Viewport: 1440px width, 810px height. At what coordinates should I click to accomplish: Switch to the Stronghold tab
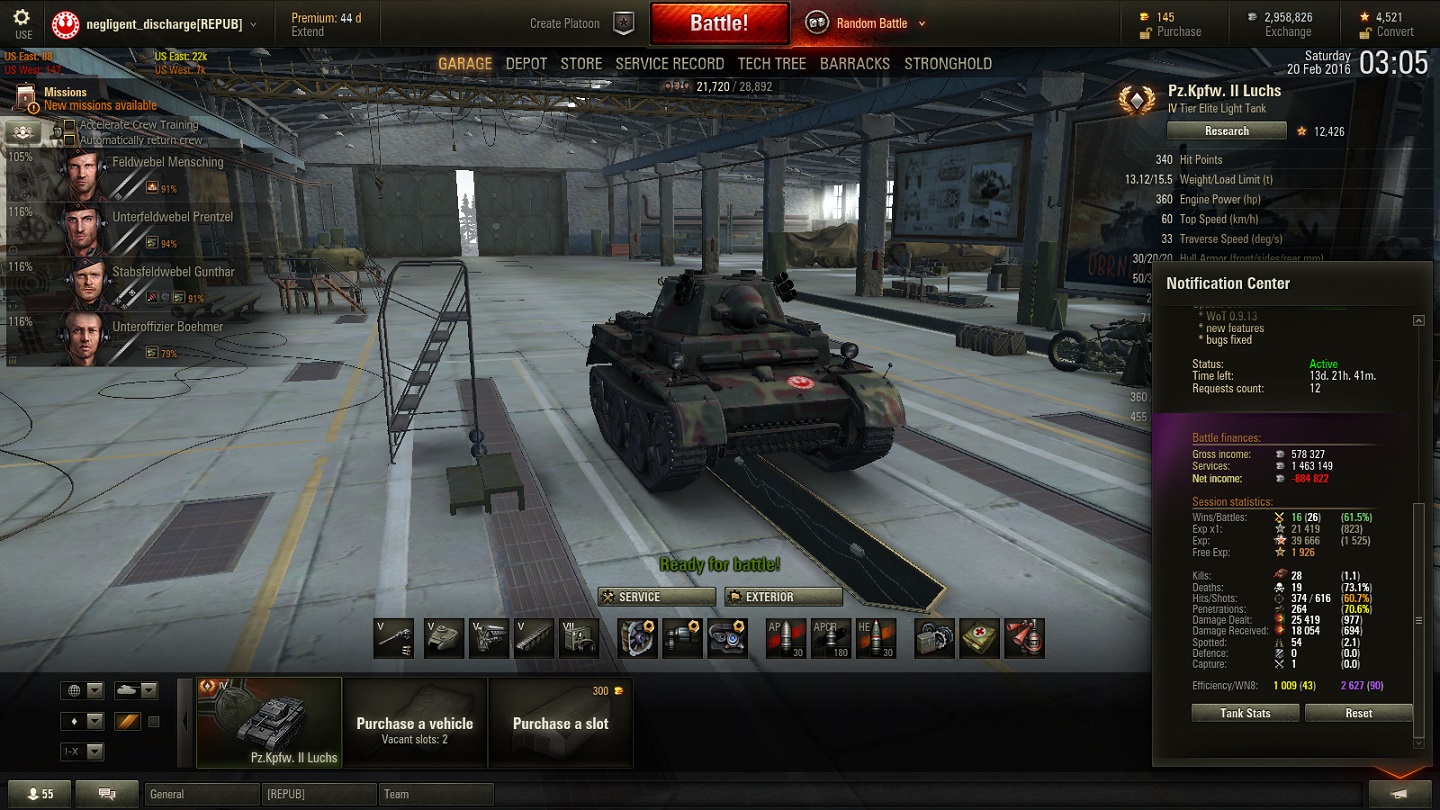coord(948,63)
